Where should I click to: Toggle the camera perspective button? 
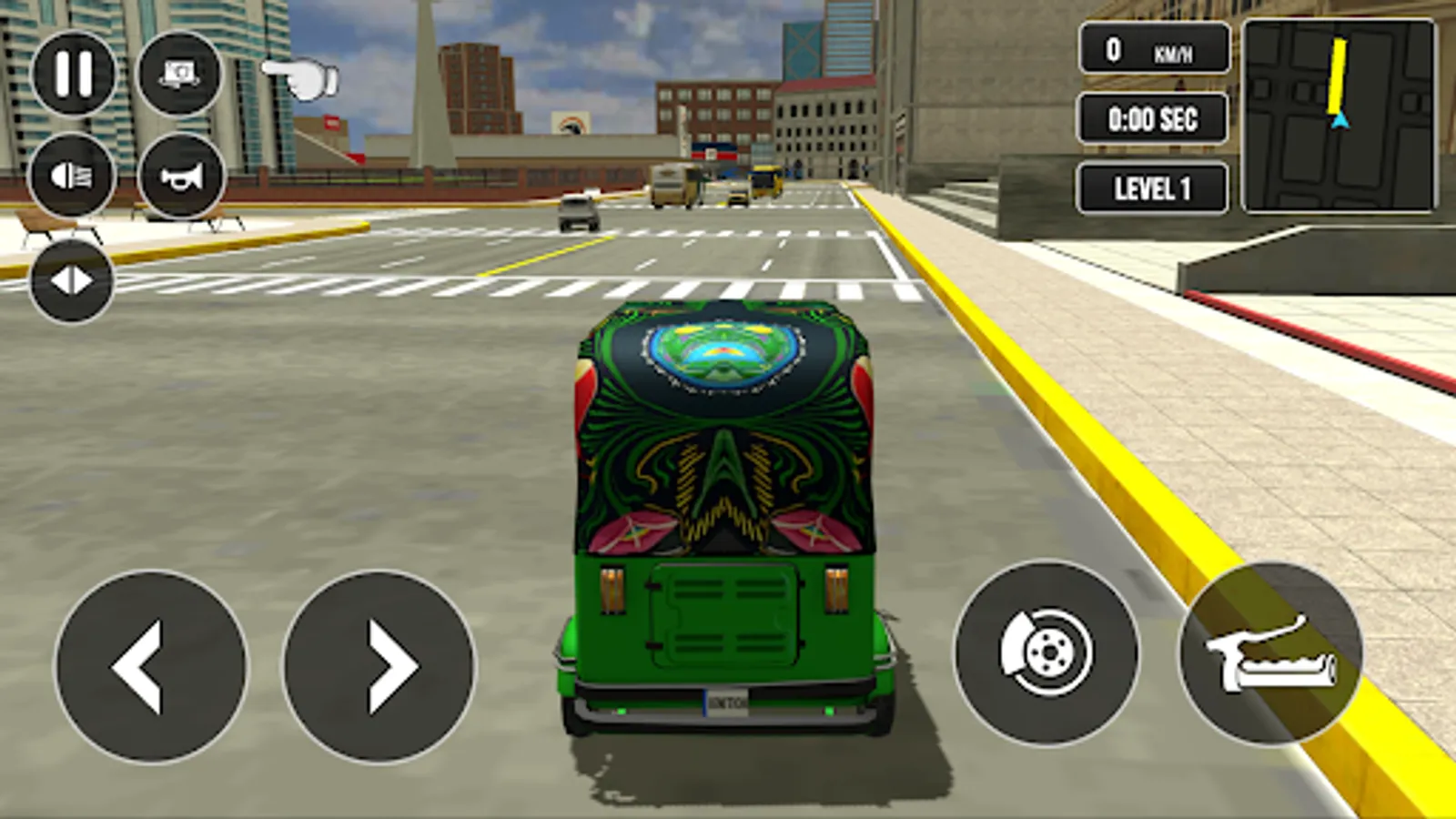tap(179, 73)
